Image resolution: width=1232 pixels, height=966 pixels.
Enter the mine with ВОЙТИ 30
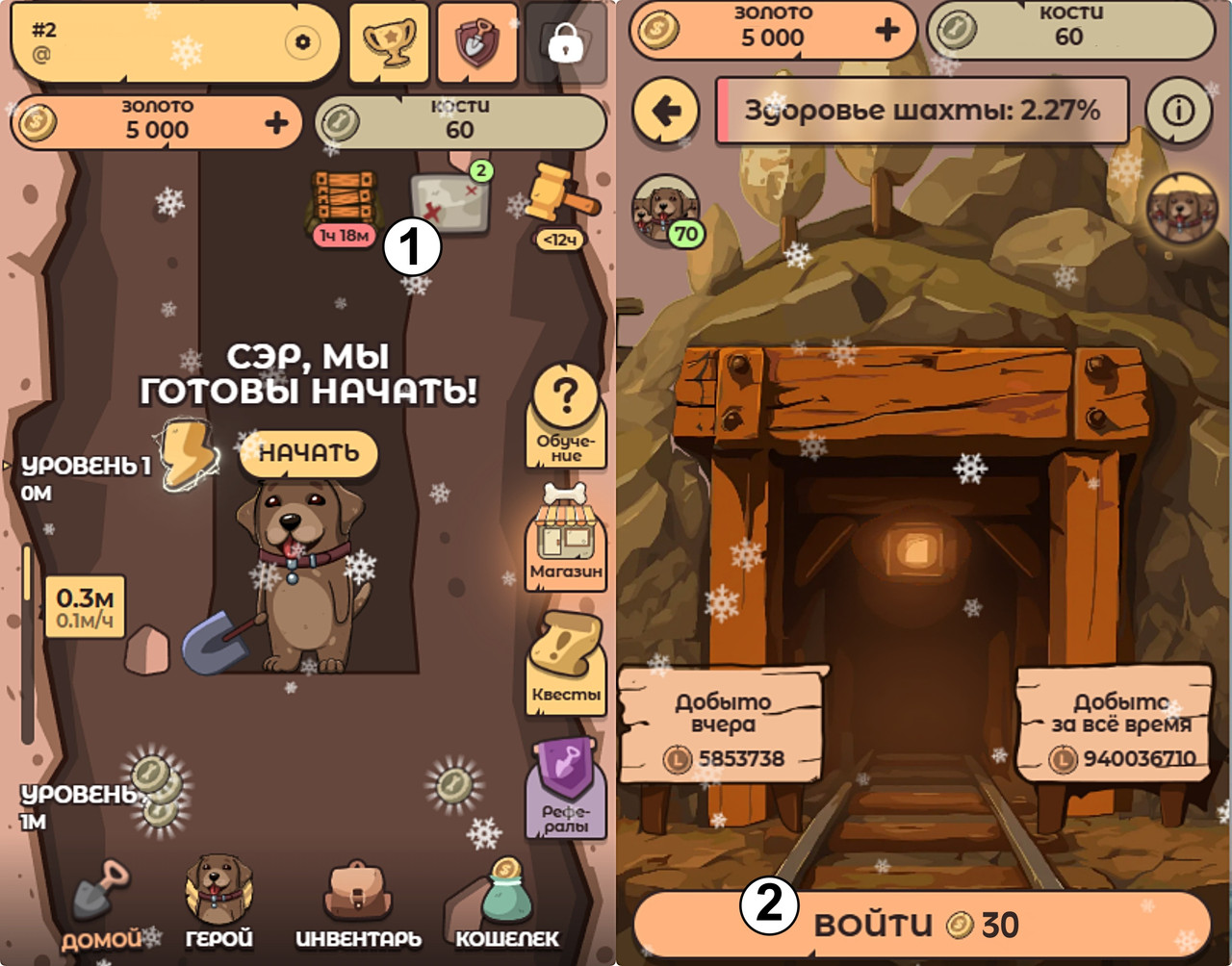click(x=920, y=925)
